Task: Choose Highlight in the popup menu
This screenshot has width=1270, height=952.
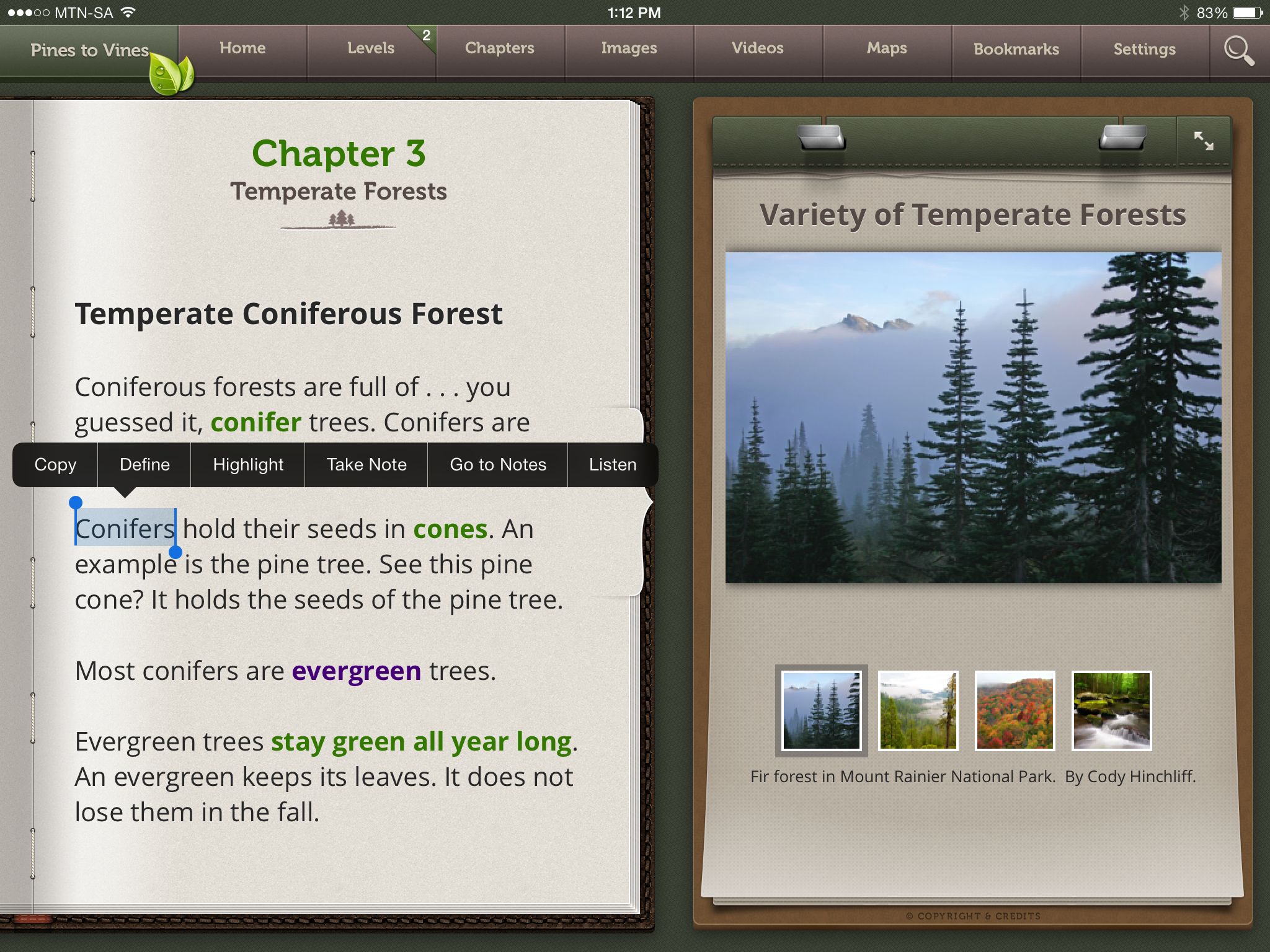Action: pyautogui.click(x=248, y=465)
